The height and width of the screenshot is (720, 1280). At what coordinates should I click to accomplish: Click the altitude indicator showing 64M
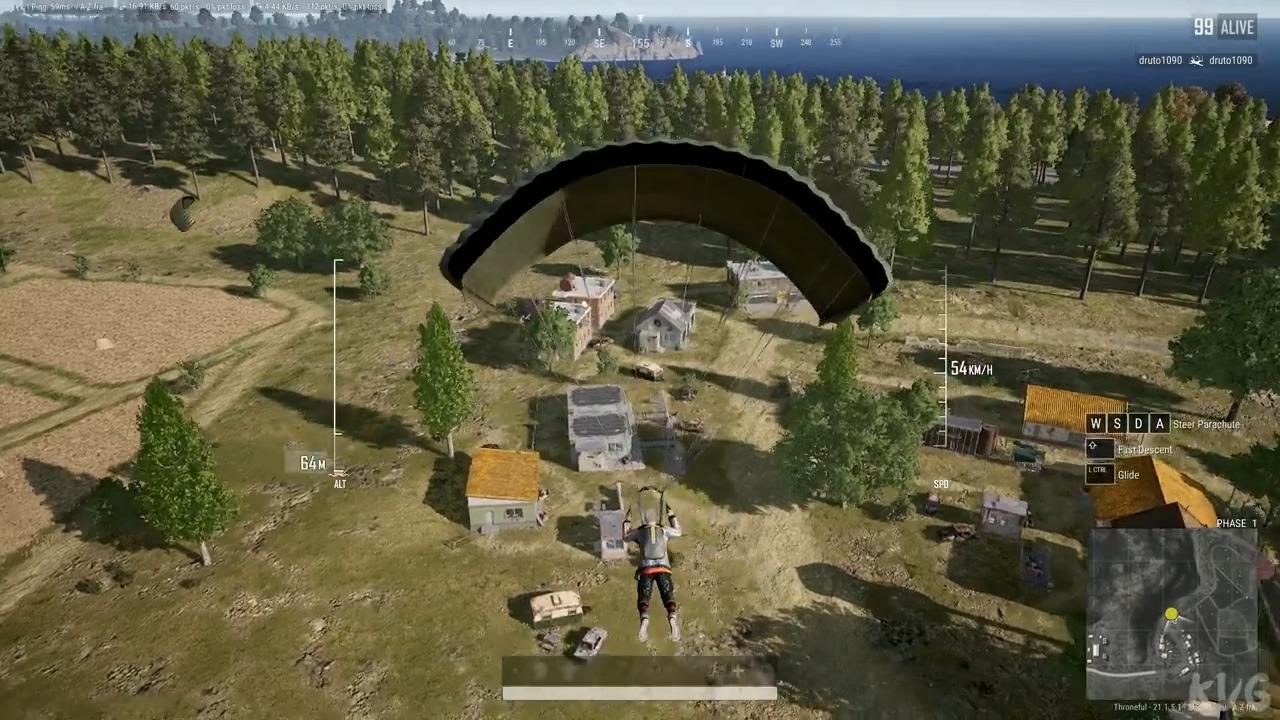(313, 463)
